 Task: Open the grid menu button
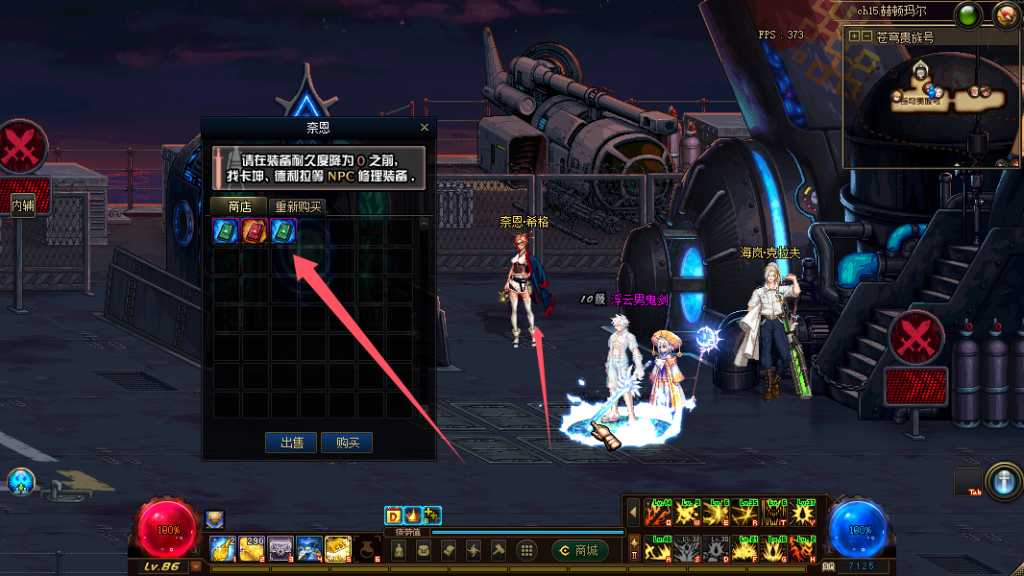[527, 550]
